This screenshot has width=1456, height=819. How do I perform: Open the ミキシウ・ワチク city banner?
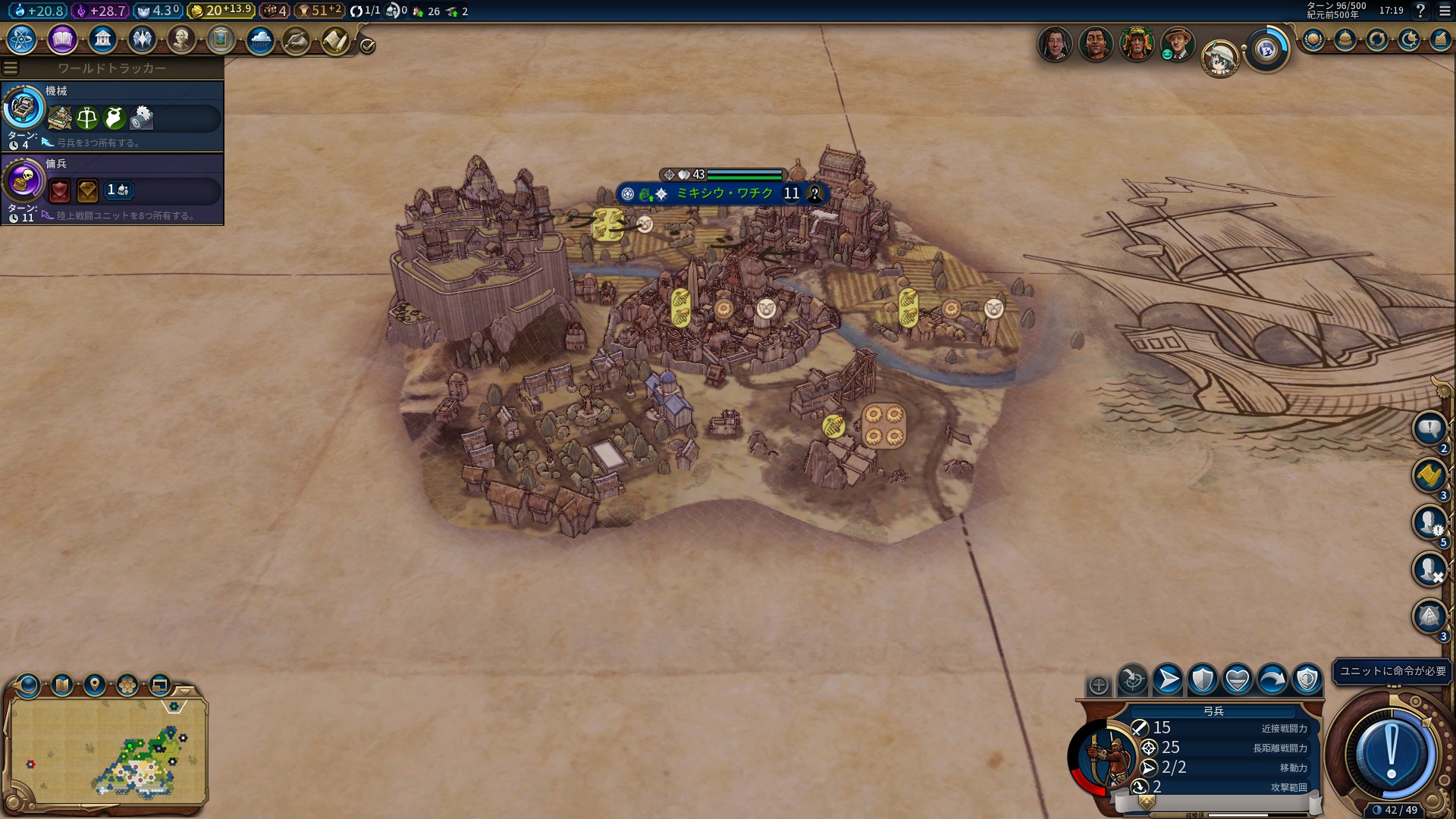tap(723, 194)
